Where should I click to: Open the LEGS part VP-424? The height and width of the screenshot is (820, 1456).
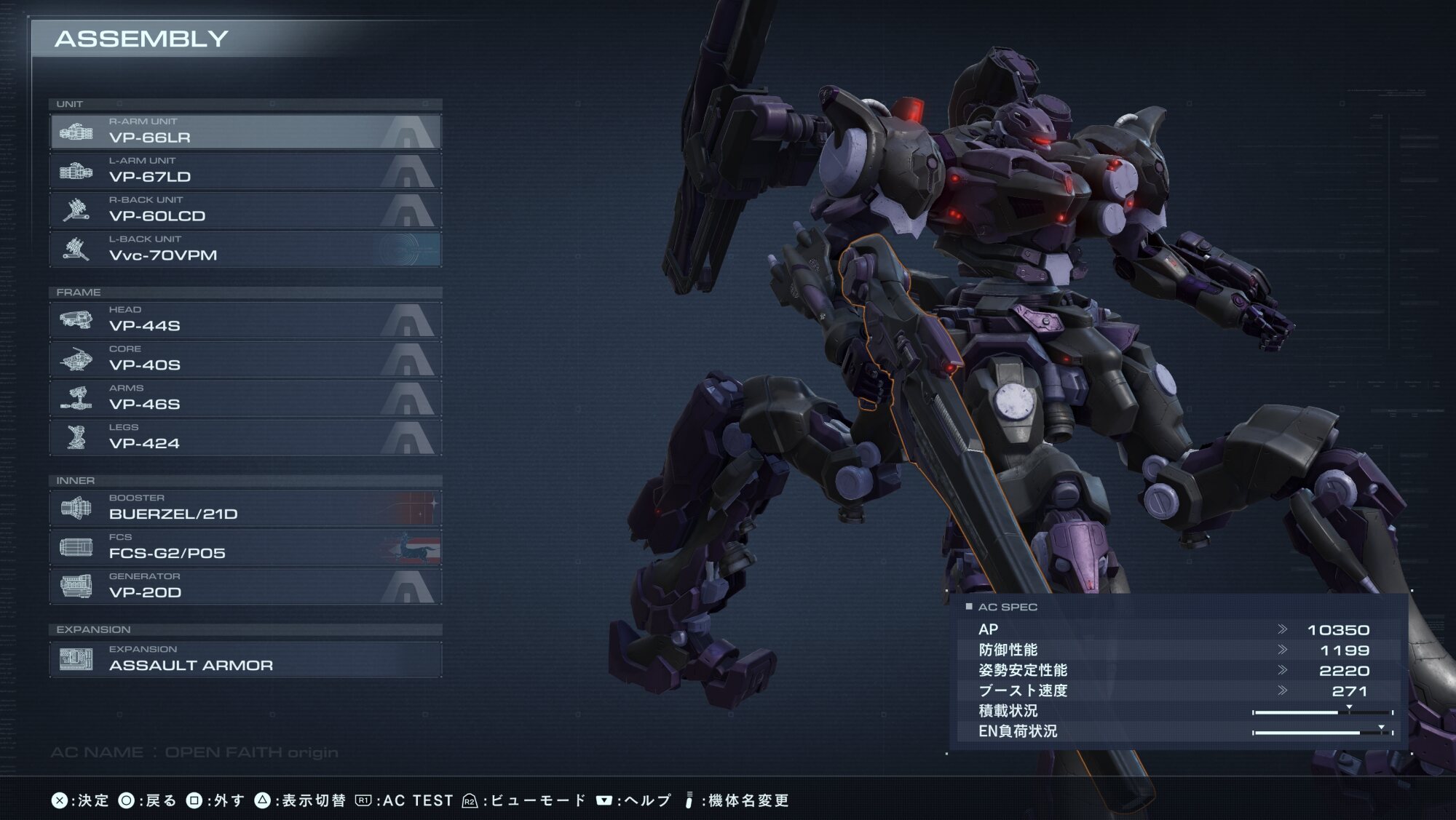245,438
